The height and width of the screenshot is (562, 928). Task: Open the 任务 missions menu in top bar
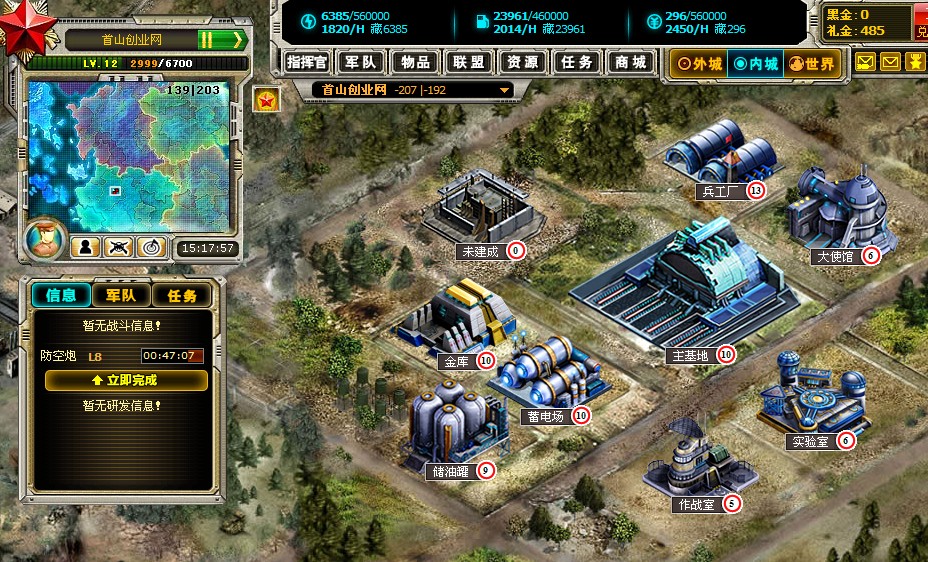577,62
